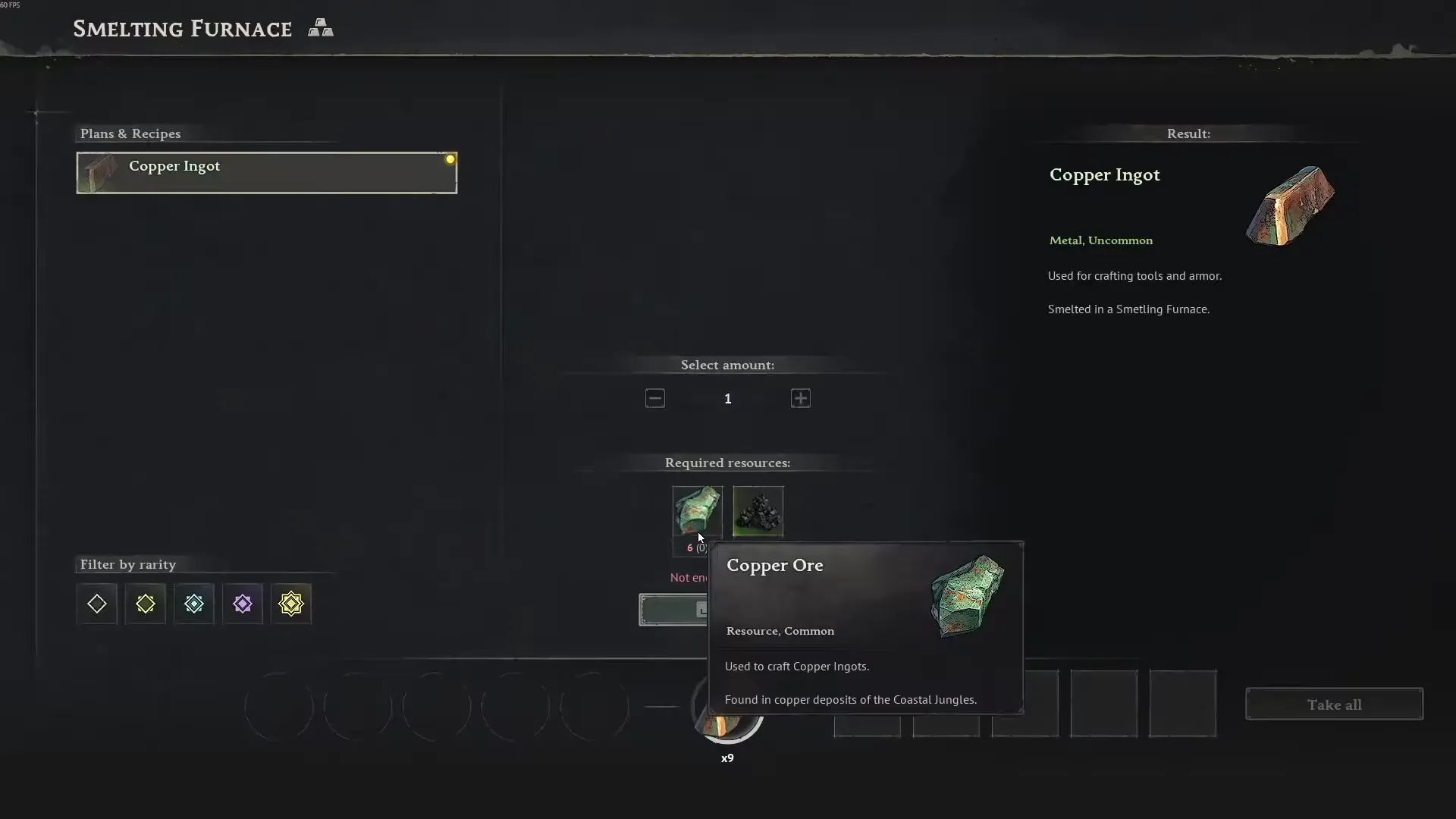Select the Copper Ingot recipe
Screen dimensions: 1456x819
pos(266,173)
